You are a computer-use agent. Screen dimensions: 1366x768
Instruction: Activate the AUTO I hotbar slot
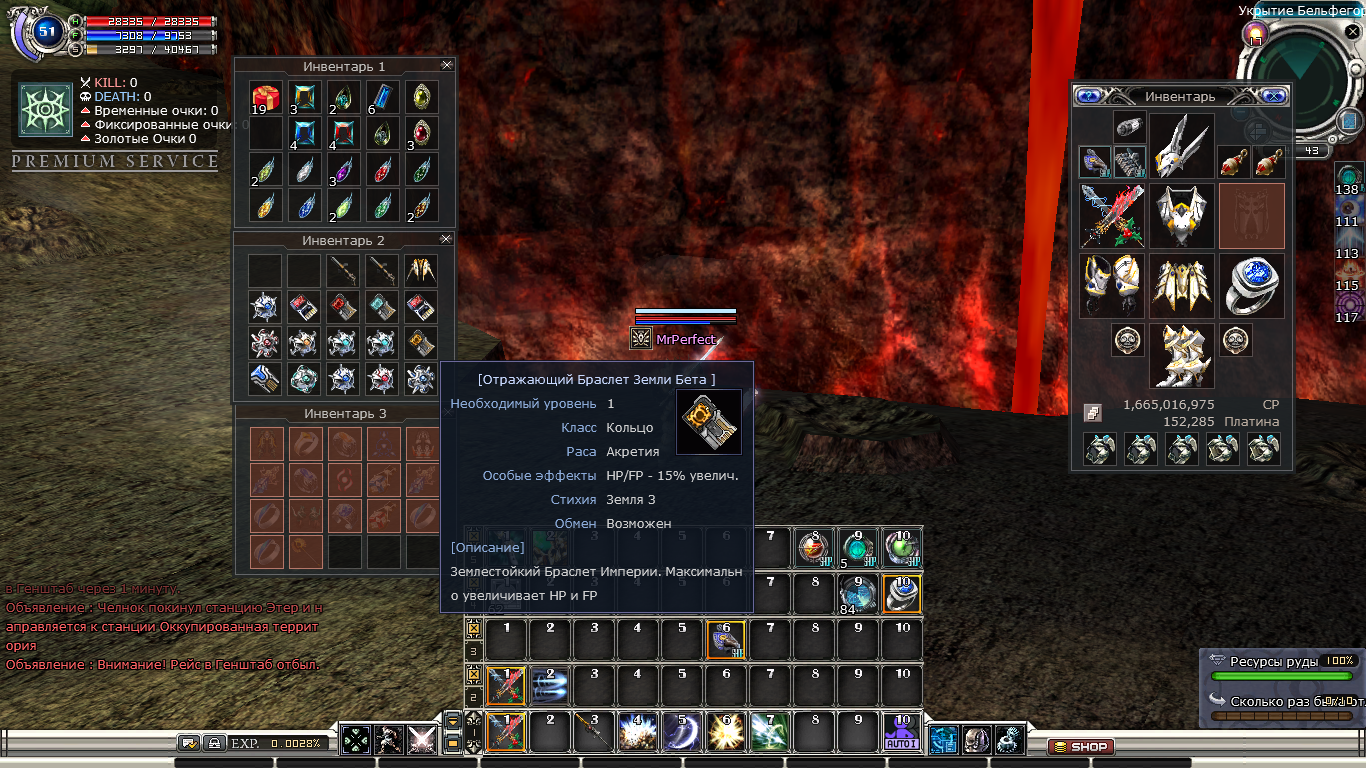[x=902, y=733]
